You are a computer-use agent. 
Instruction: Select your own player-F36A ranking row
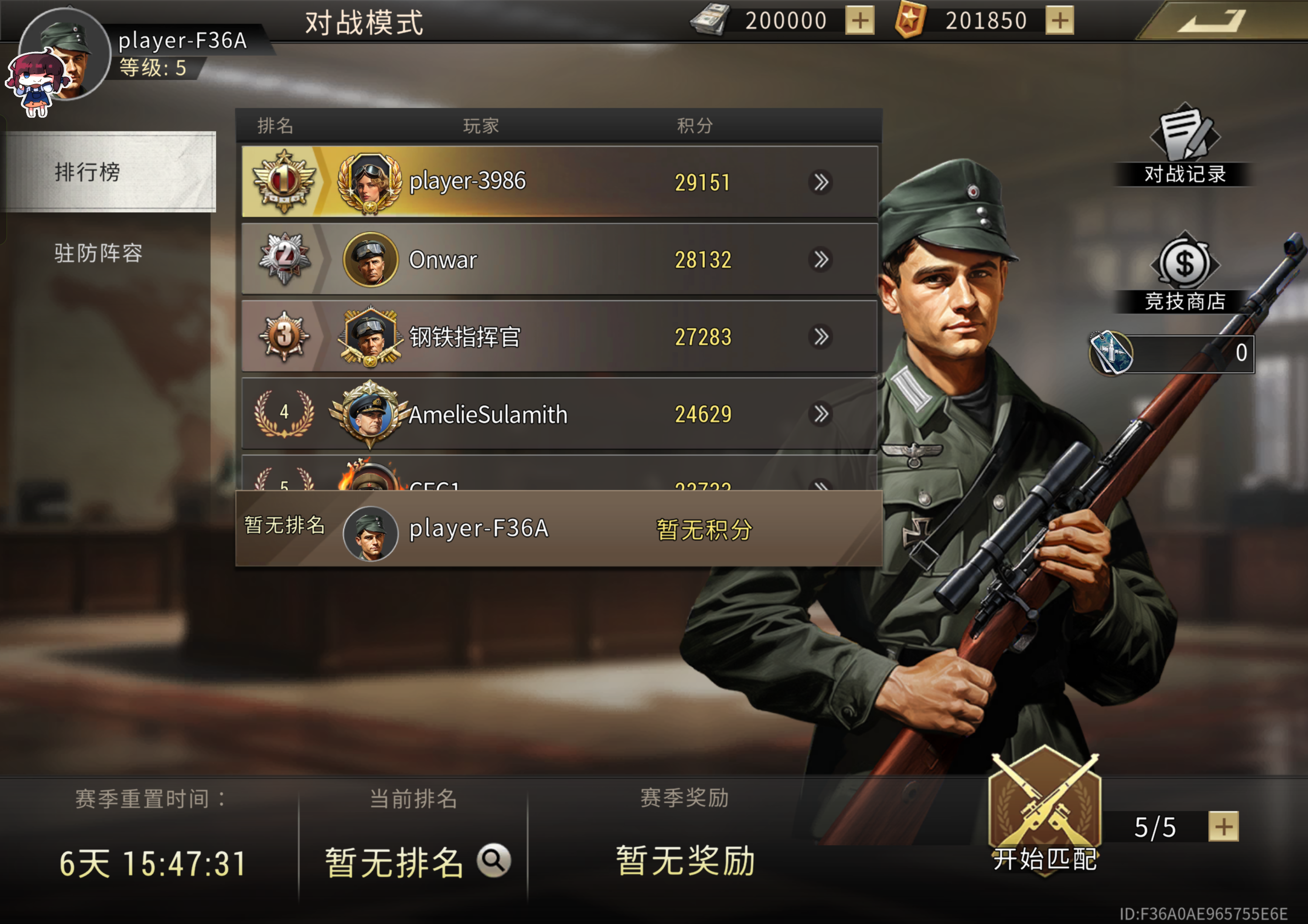tap(558, 528)
